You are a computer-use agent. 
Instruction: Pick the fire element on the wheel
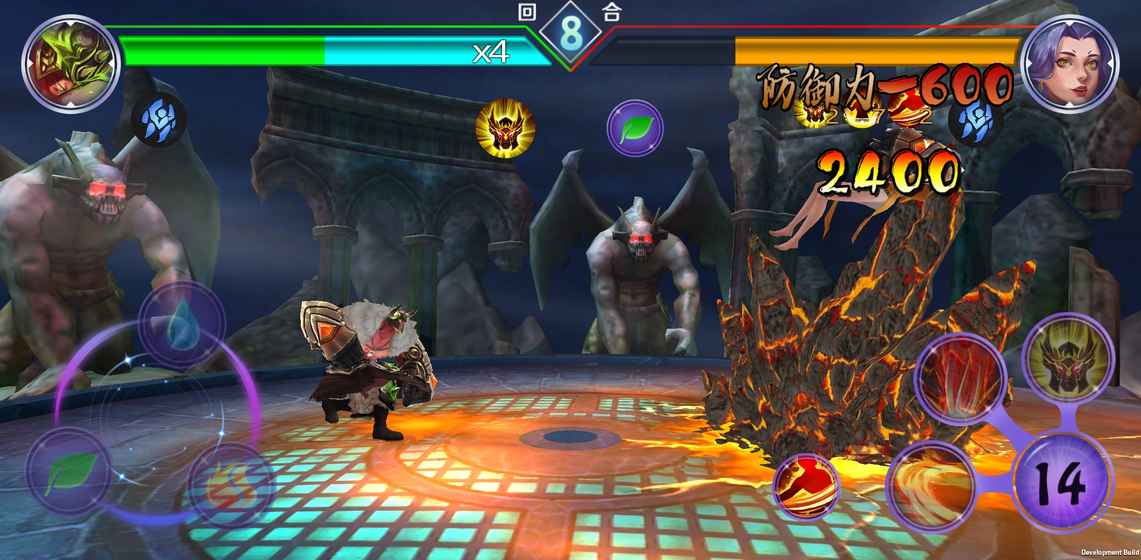click(231, 486)
